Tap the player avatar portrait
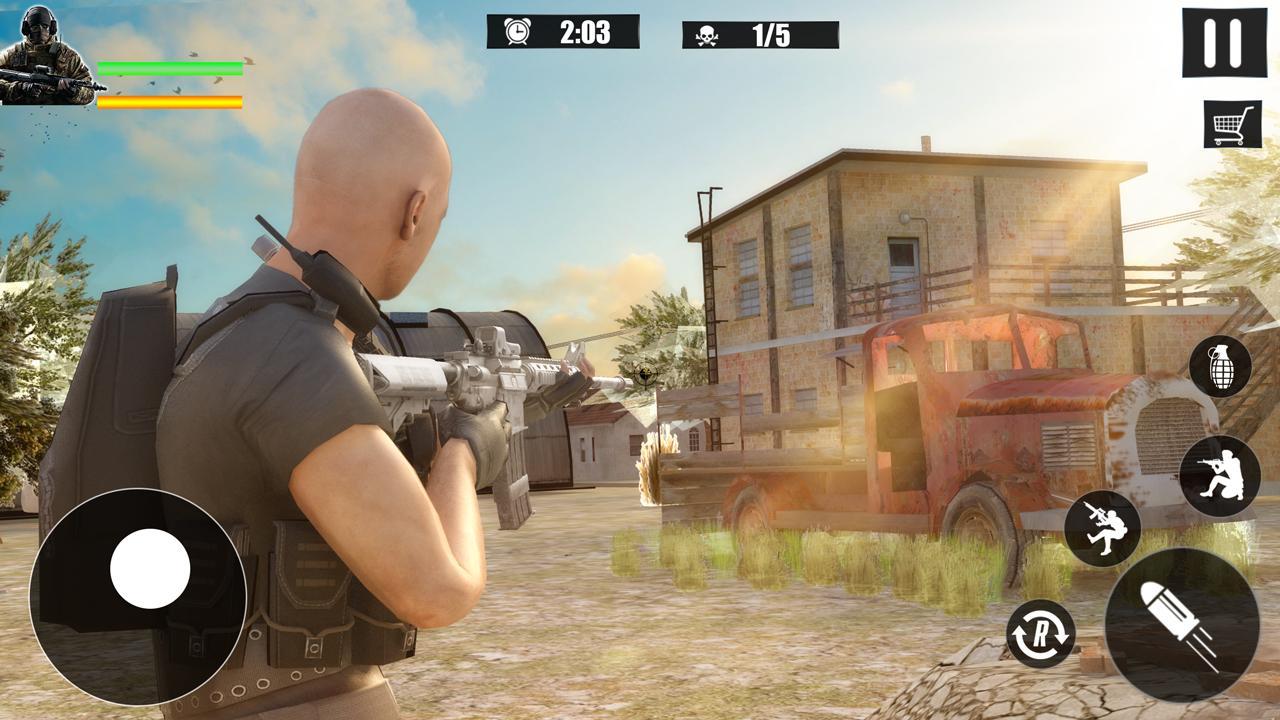 point(45,55)
